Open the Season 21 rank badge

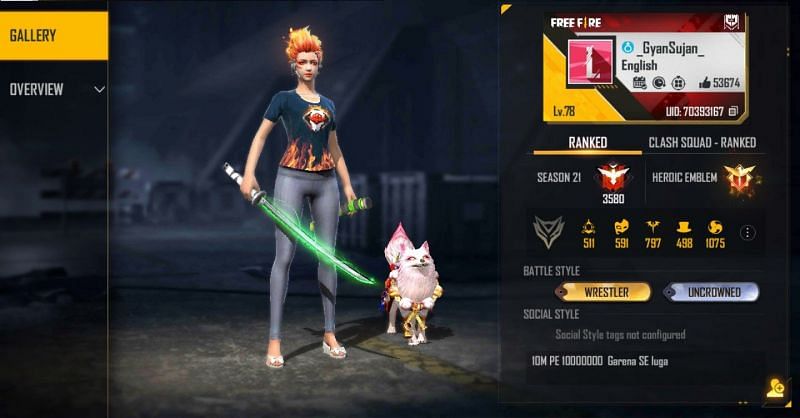pyautogui.click(x=610, y=177)
